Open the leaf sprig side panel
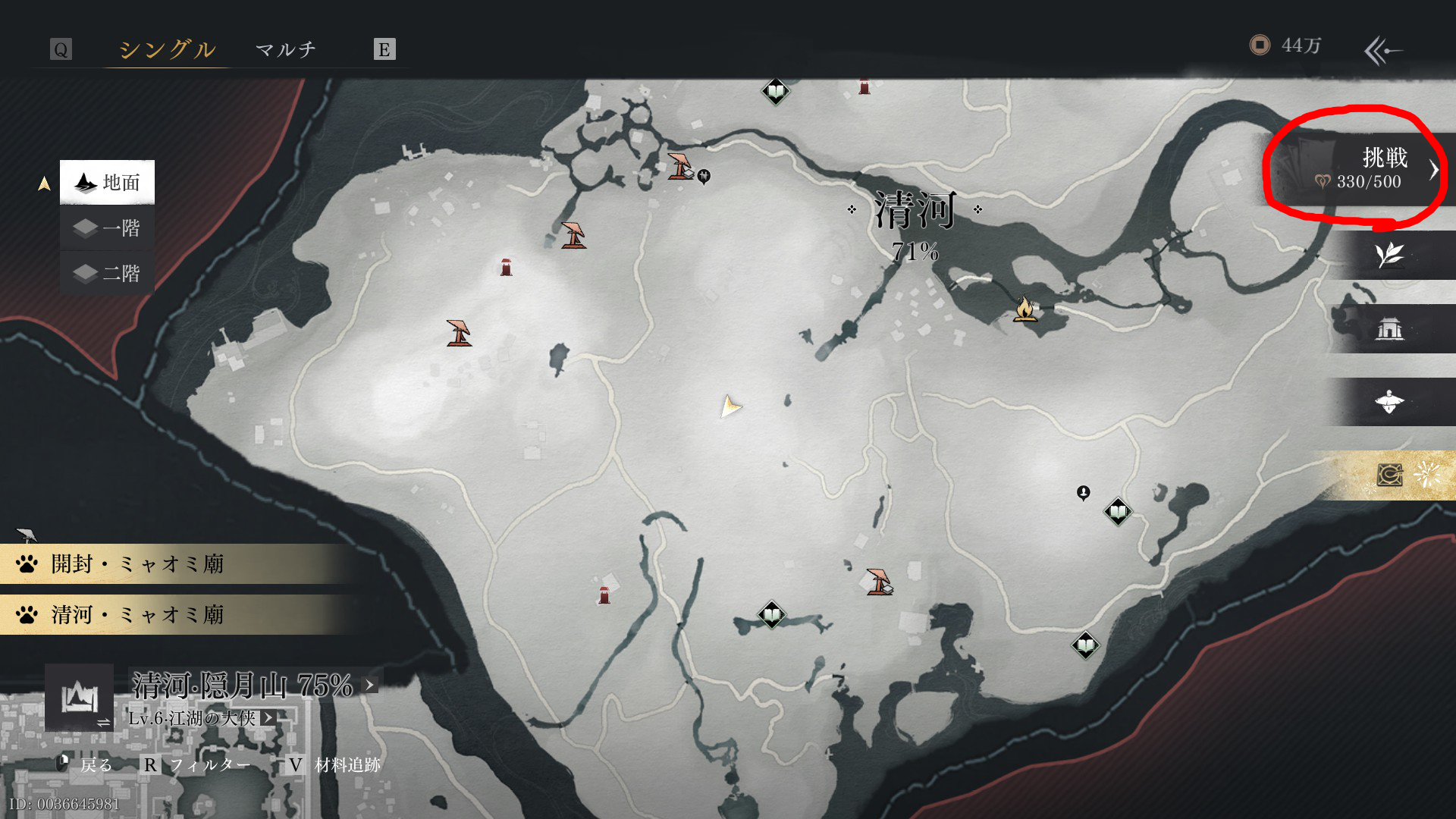1456x819 pixels. coord(1389,256)
